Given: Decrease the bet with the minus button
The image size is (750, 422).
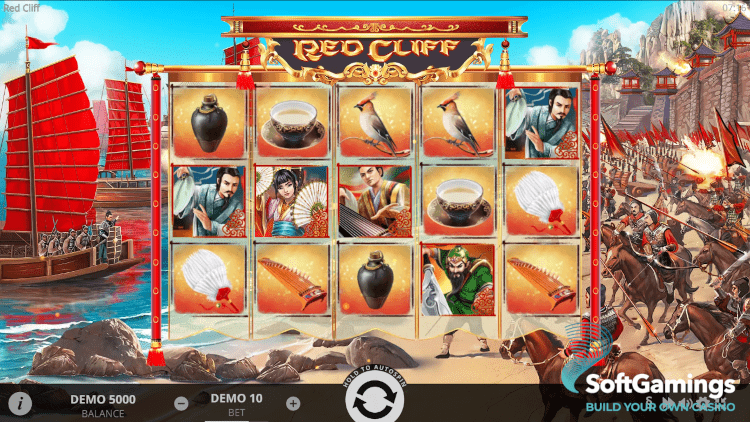Looking at the screenshot, I should [x=181, y=404].
